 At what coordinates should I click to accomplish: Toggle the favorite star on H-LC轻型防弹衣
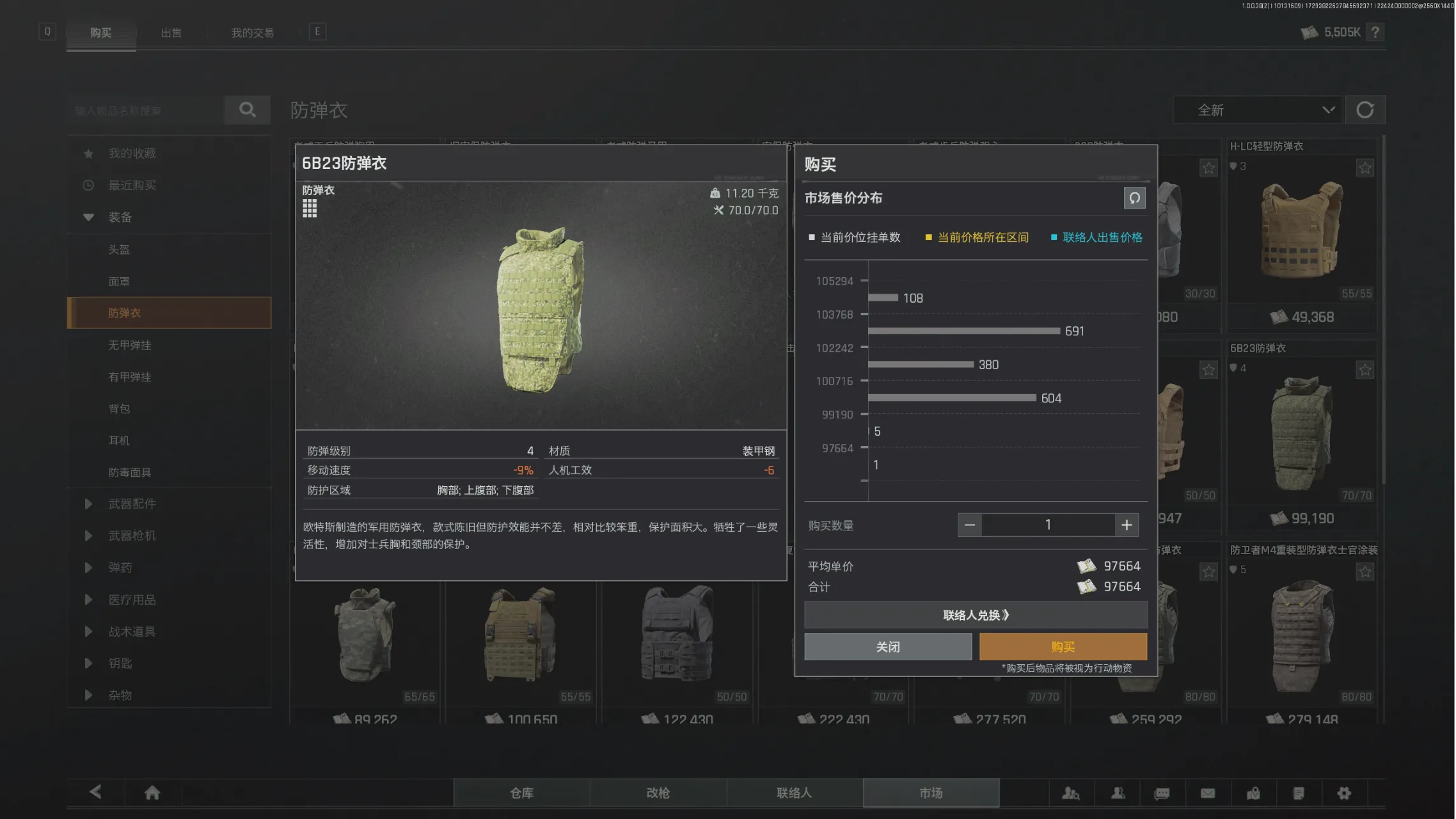pos(1365,168)
